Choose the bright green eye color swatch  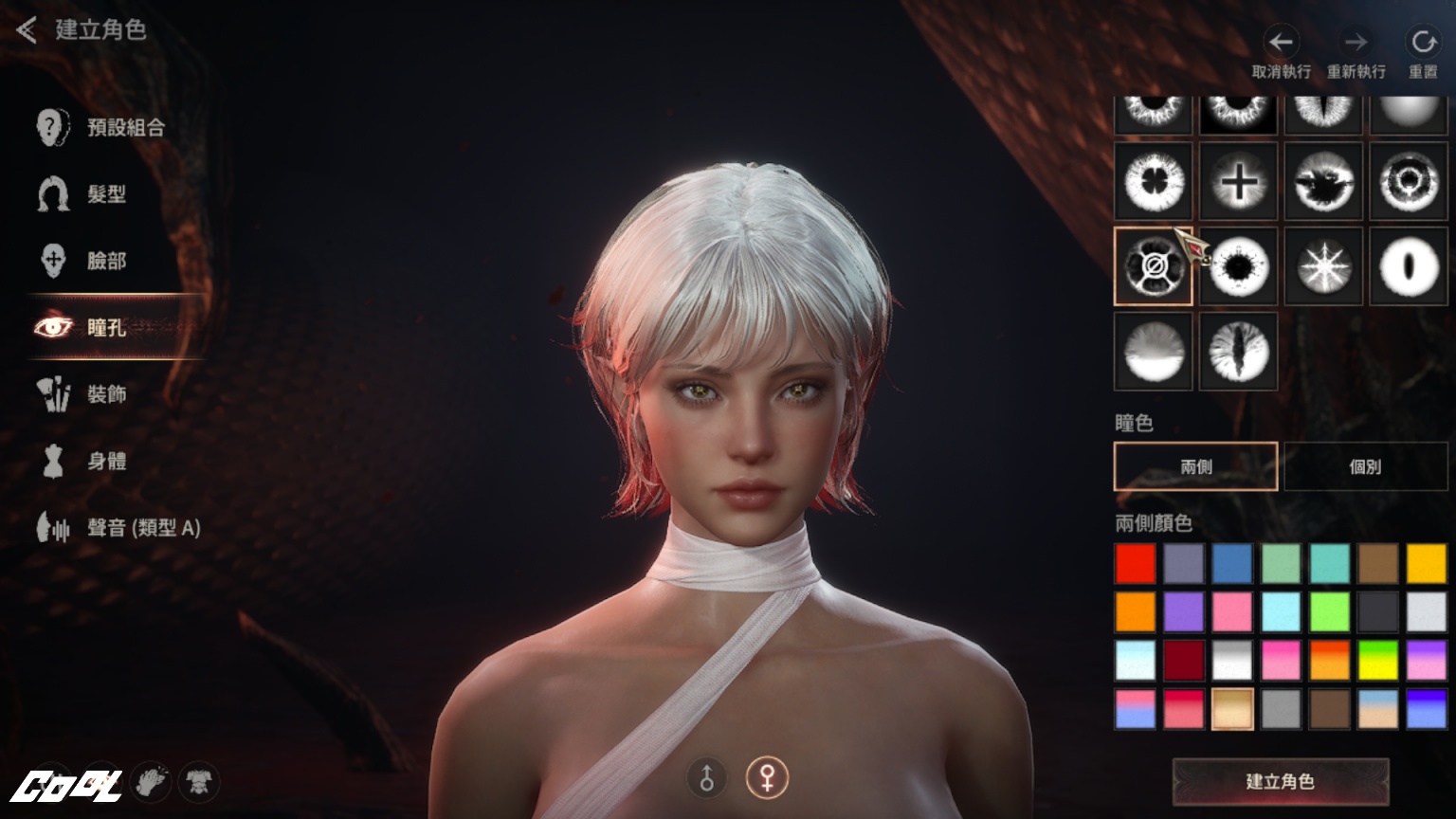tap(1329, 612)
